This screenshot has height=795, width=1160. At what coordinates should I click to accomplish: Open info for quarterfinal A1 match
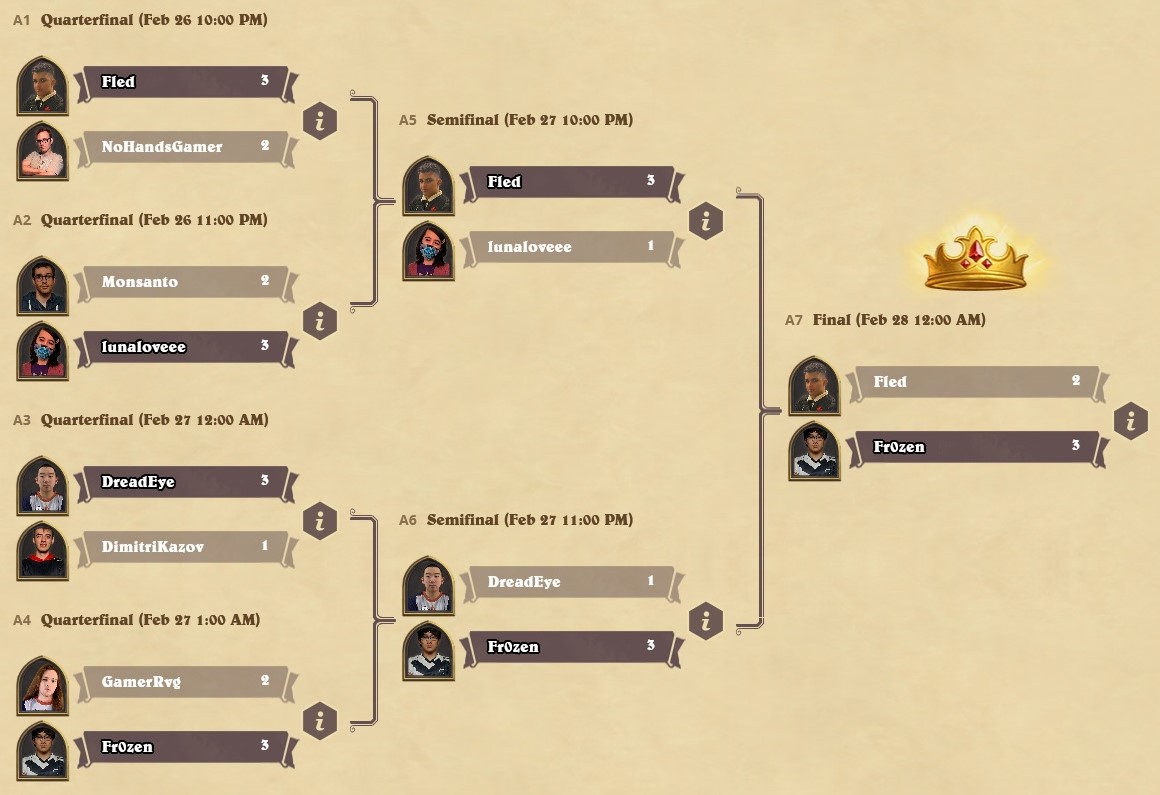320,121
